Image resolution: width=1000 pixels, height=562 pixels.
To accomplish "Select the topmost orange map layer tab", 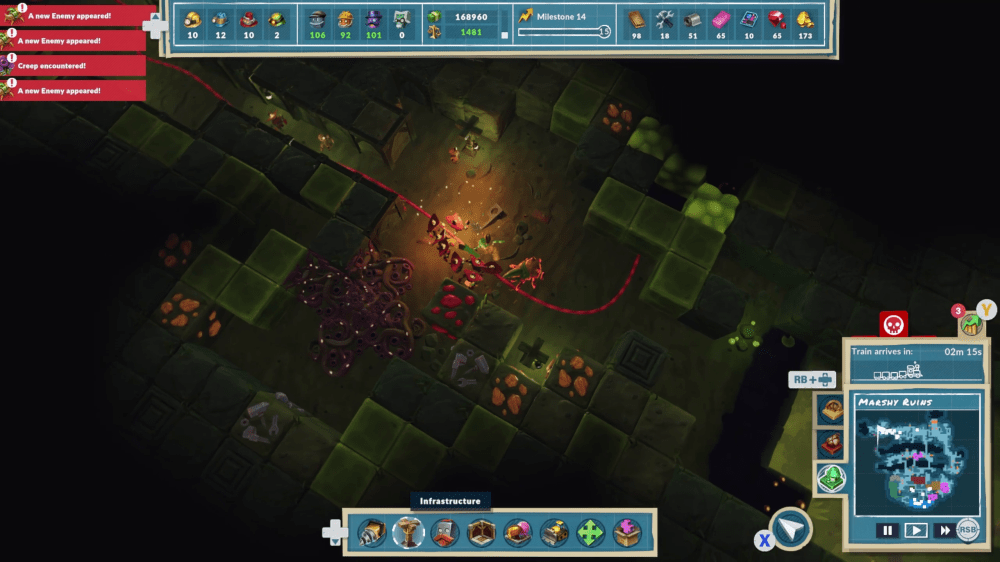I will coord(831,411).
